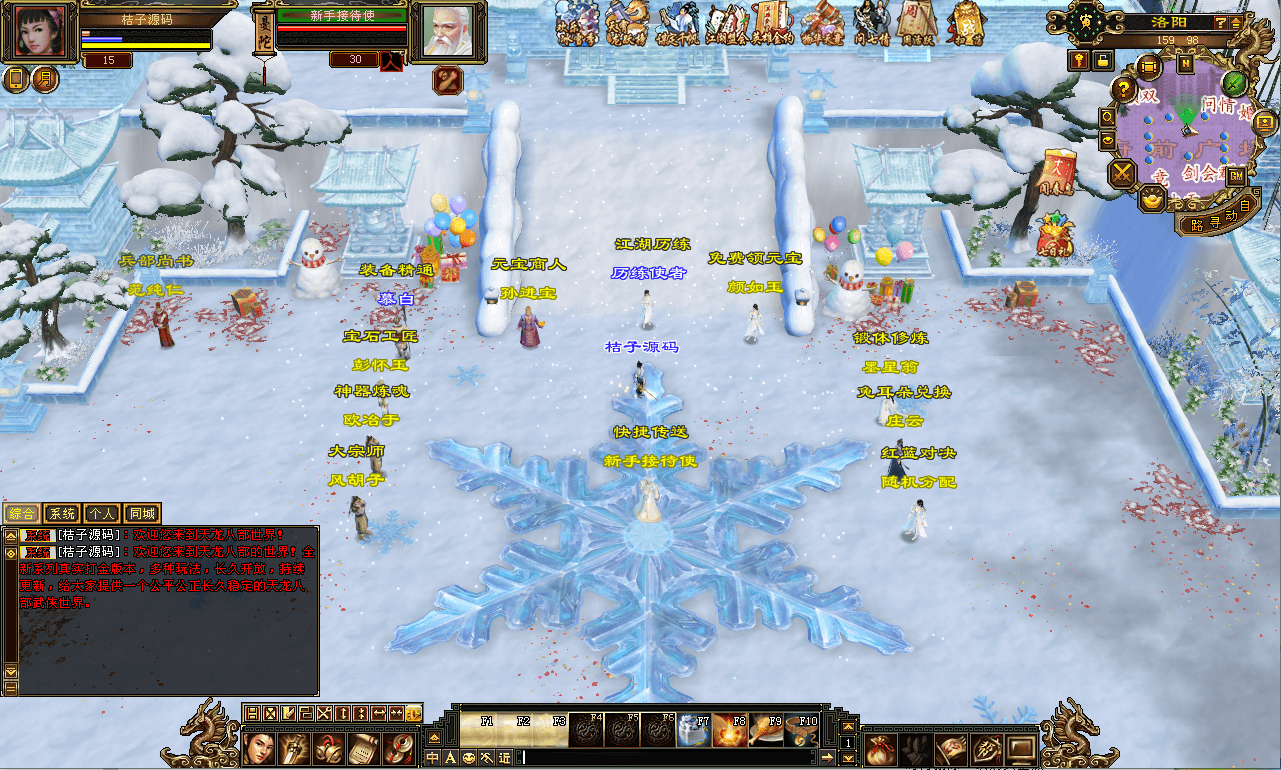Click the GM button on minimap
The width and height of the screenshot is (1281, 770).
[1236, 176]
